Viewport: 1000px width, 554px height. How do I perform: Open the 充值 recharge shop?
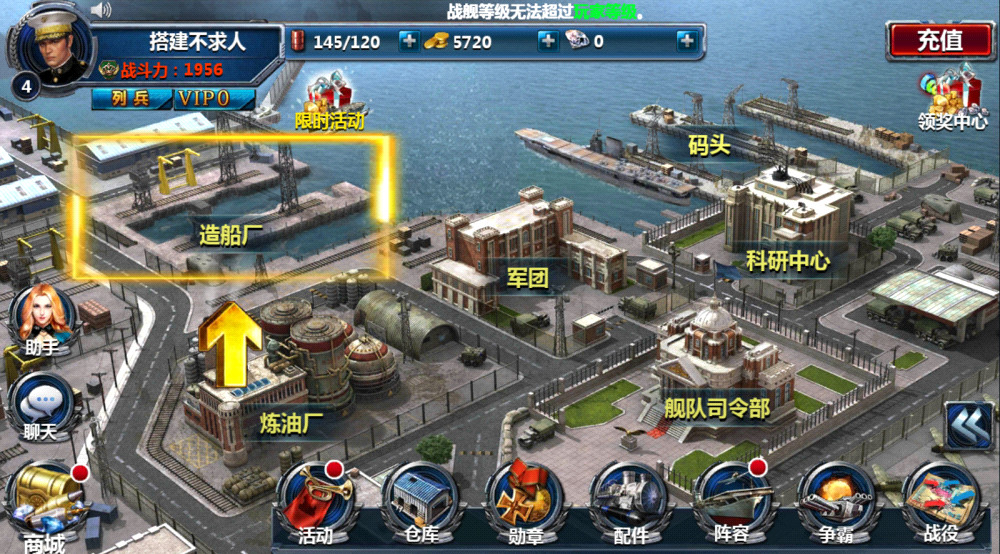tap(939, 40)
